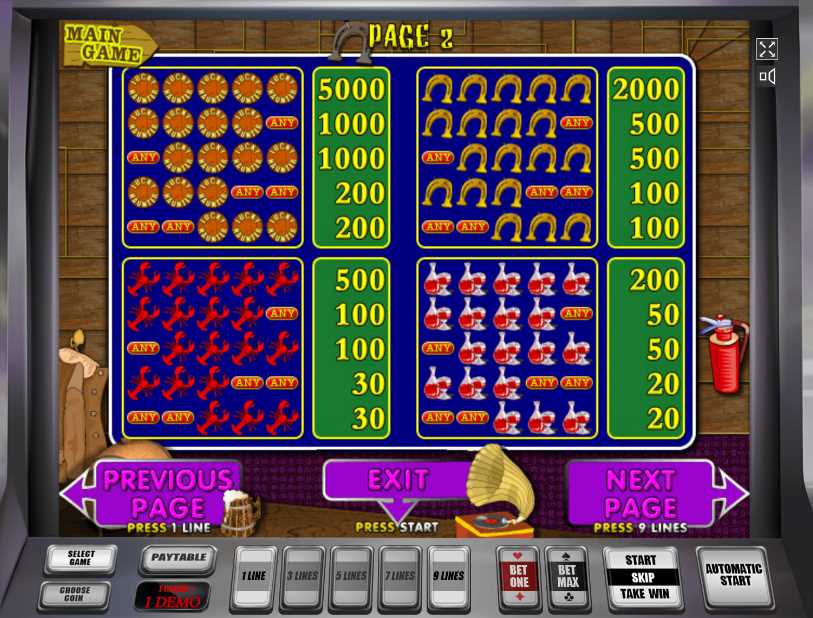Click the Select Game button
Screen dimensions: 813x618
coord(81,559)
